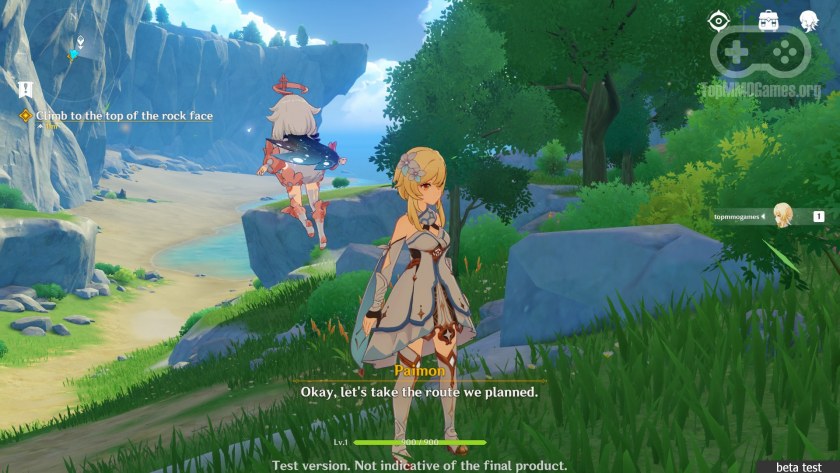The height and width of the screenshot is (473, 840).
Task: Open the backpack inventory
Action: click(769, 21)
